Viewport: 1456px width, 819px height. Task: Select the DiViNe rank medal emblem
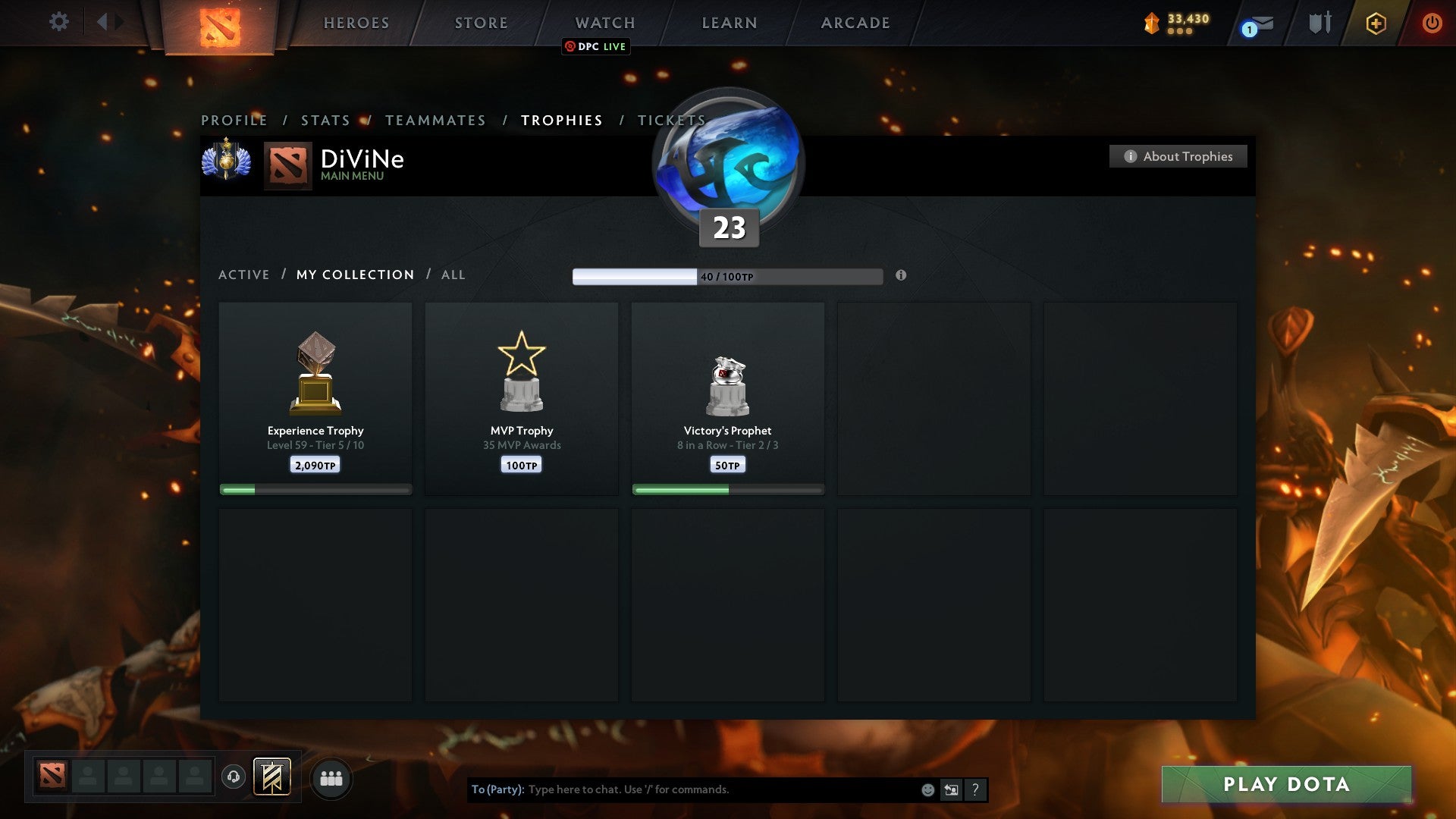coord(227,160)
